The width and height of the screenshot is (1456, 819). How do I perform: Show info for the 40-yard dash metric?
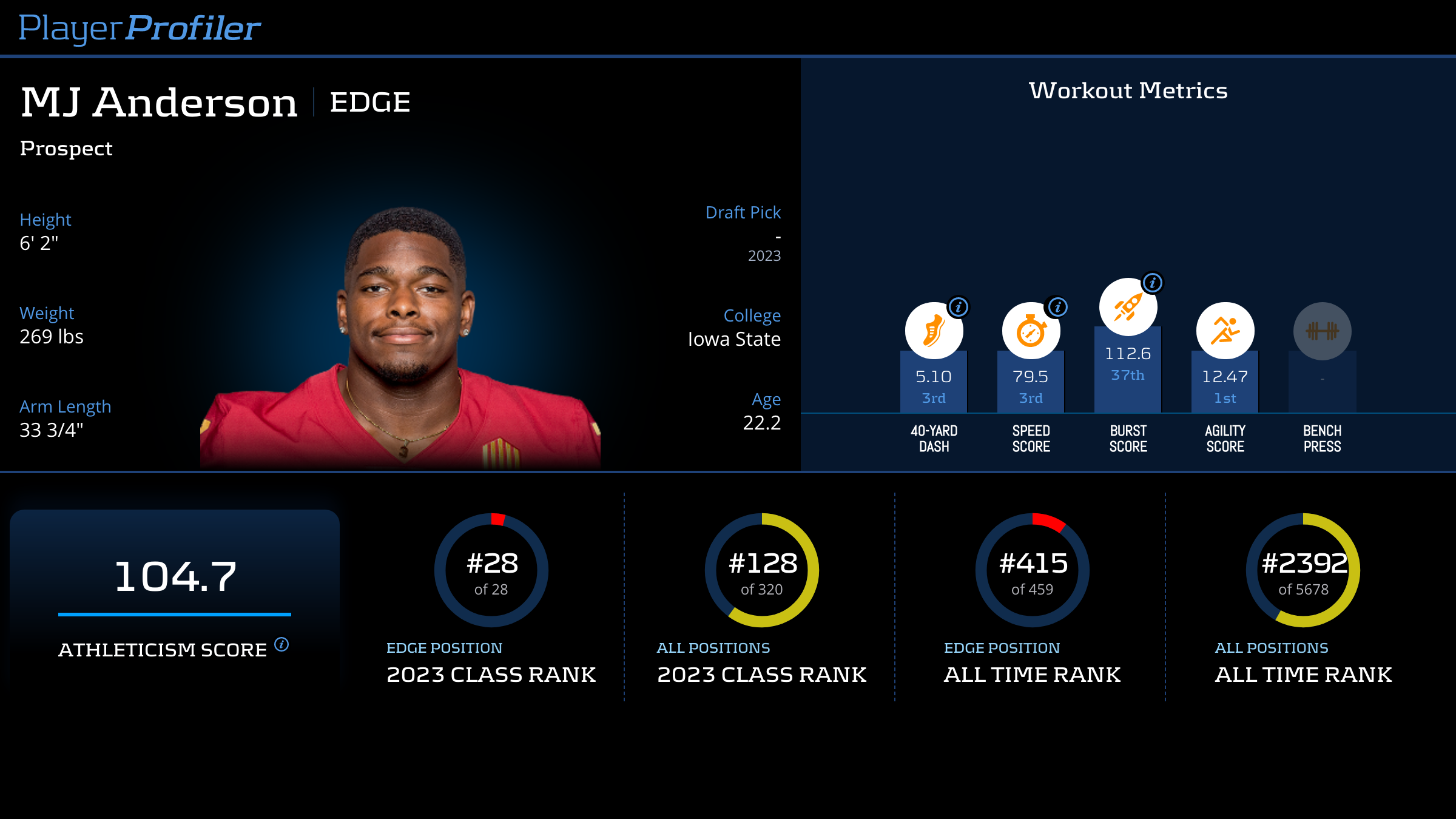(x=959, y=307)
